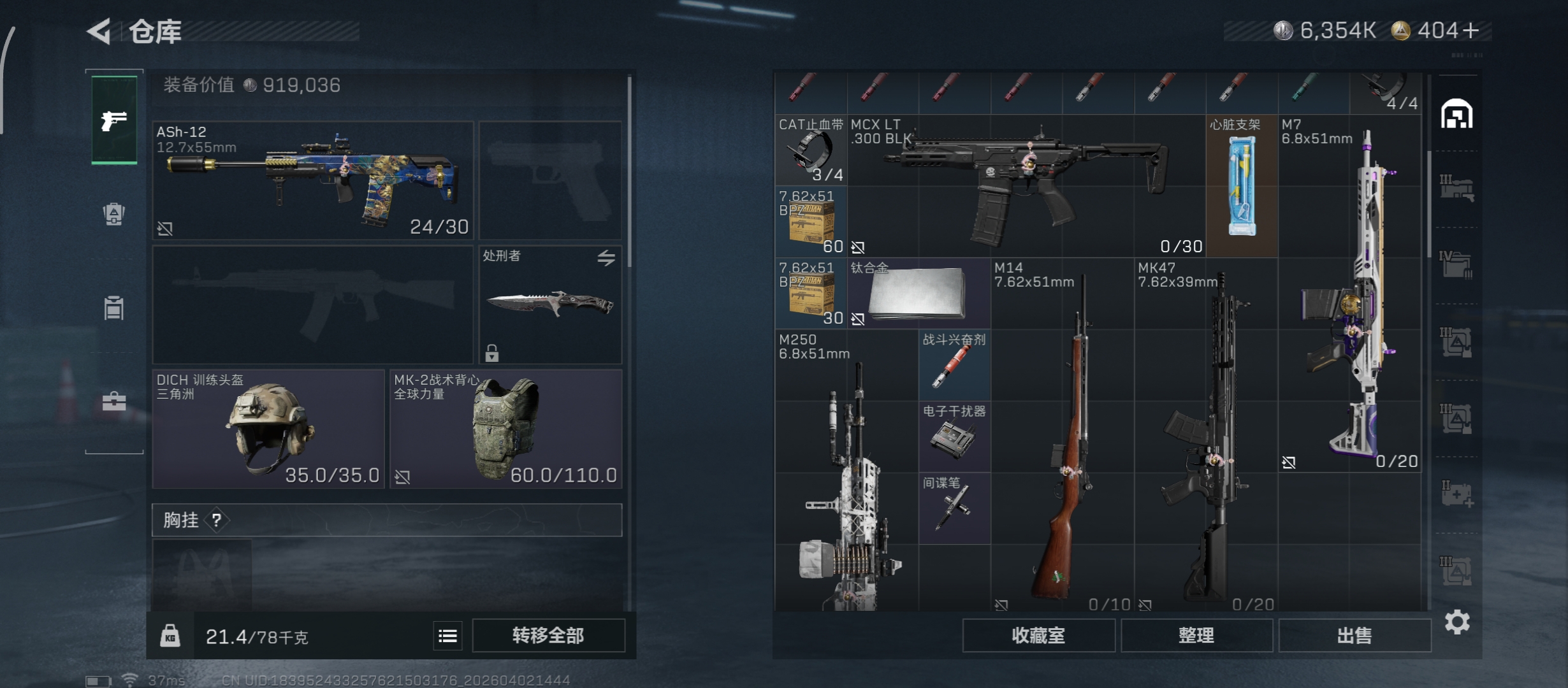1568x688 pixels.
Task: Select the M250 machine gun
Action: point(846,471)
